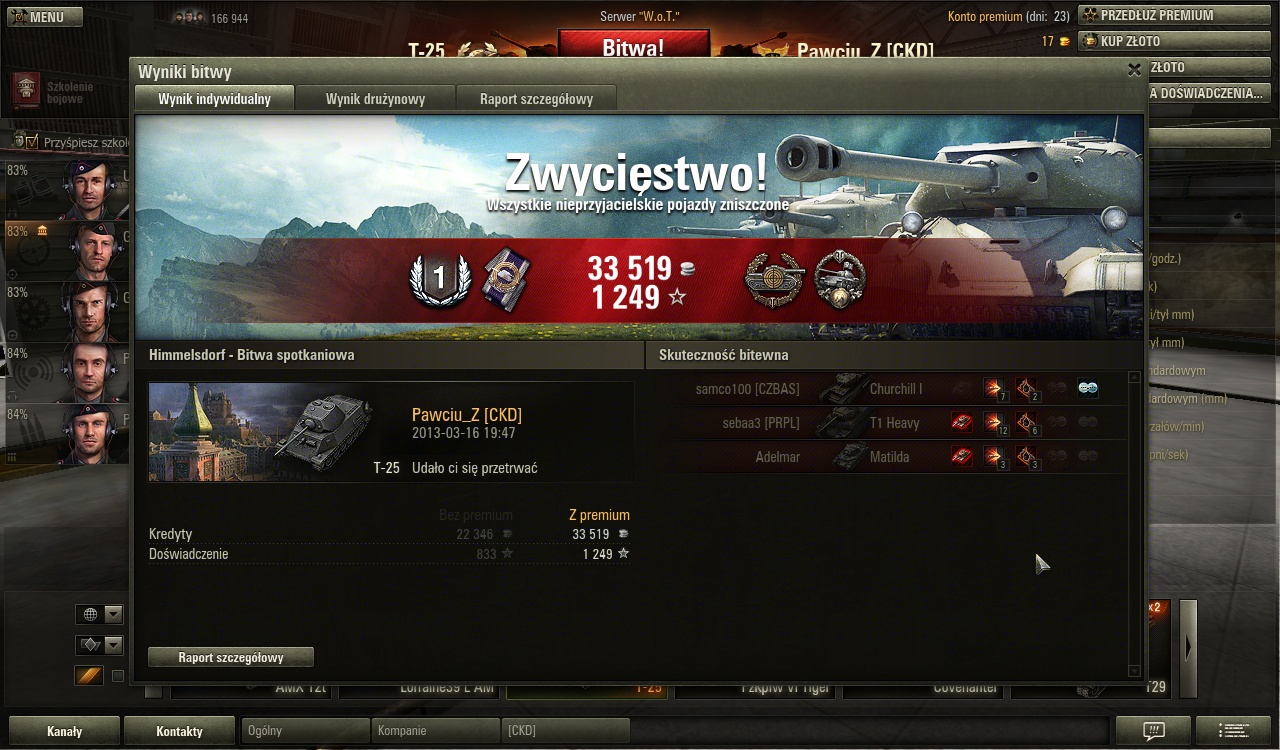Open the Raport szczegółowy tab

tap(536, 99)
